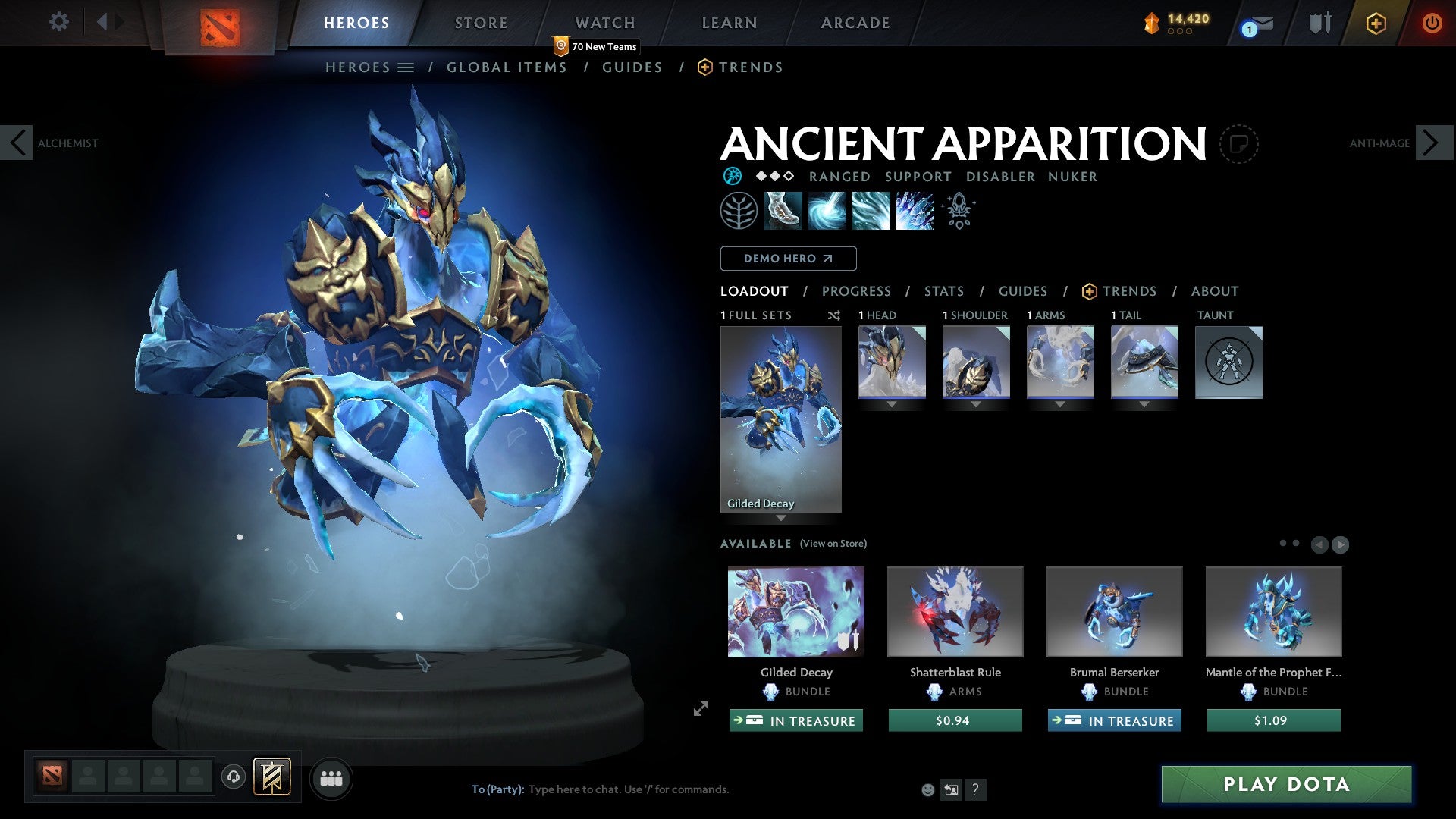
Task: Shuffle loadout with the crossed arrows icon
Action: [833, 315]
